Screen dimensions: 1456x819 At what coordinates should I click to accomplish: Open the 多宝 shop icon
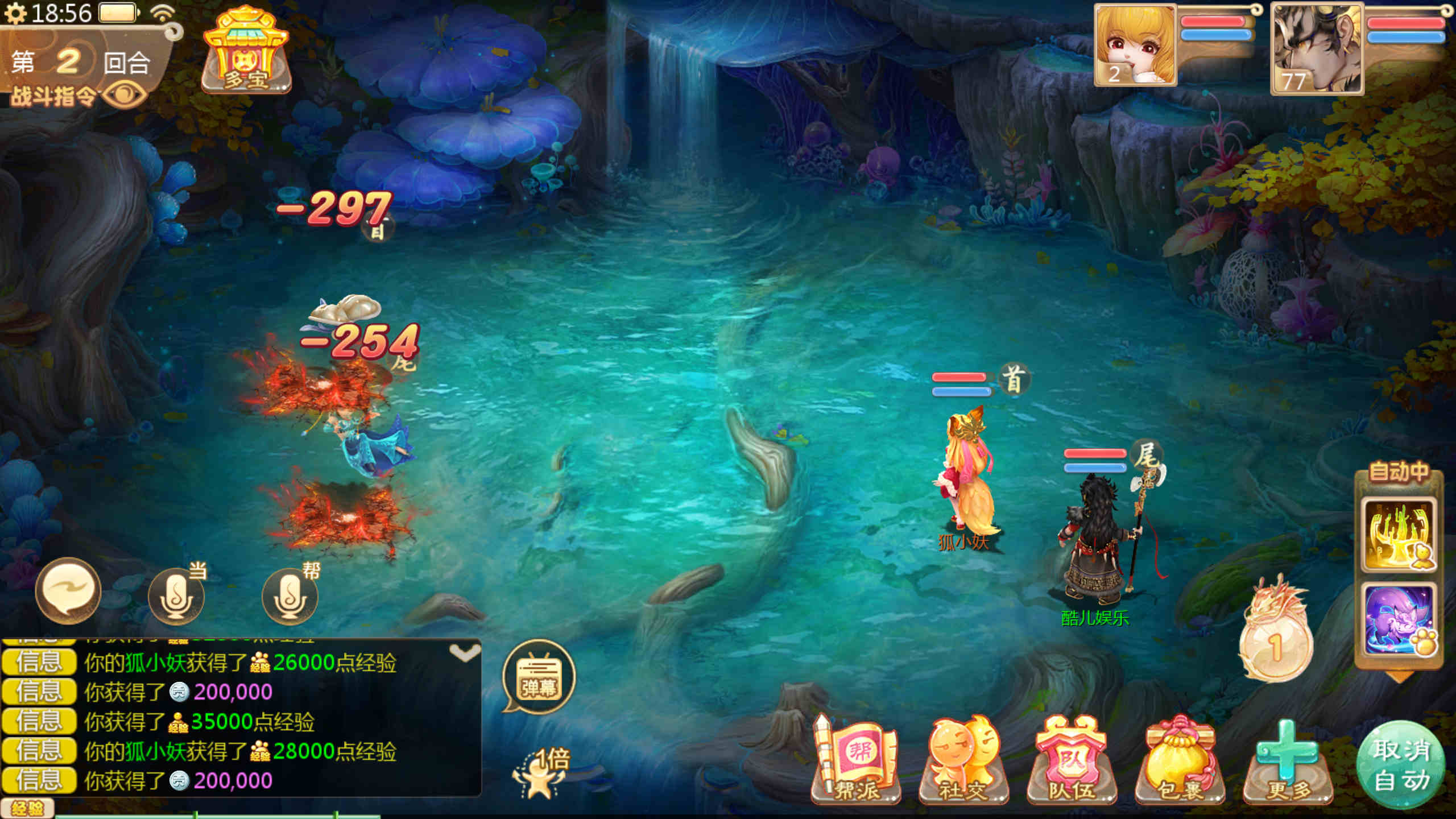tap(246, 51)
